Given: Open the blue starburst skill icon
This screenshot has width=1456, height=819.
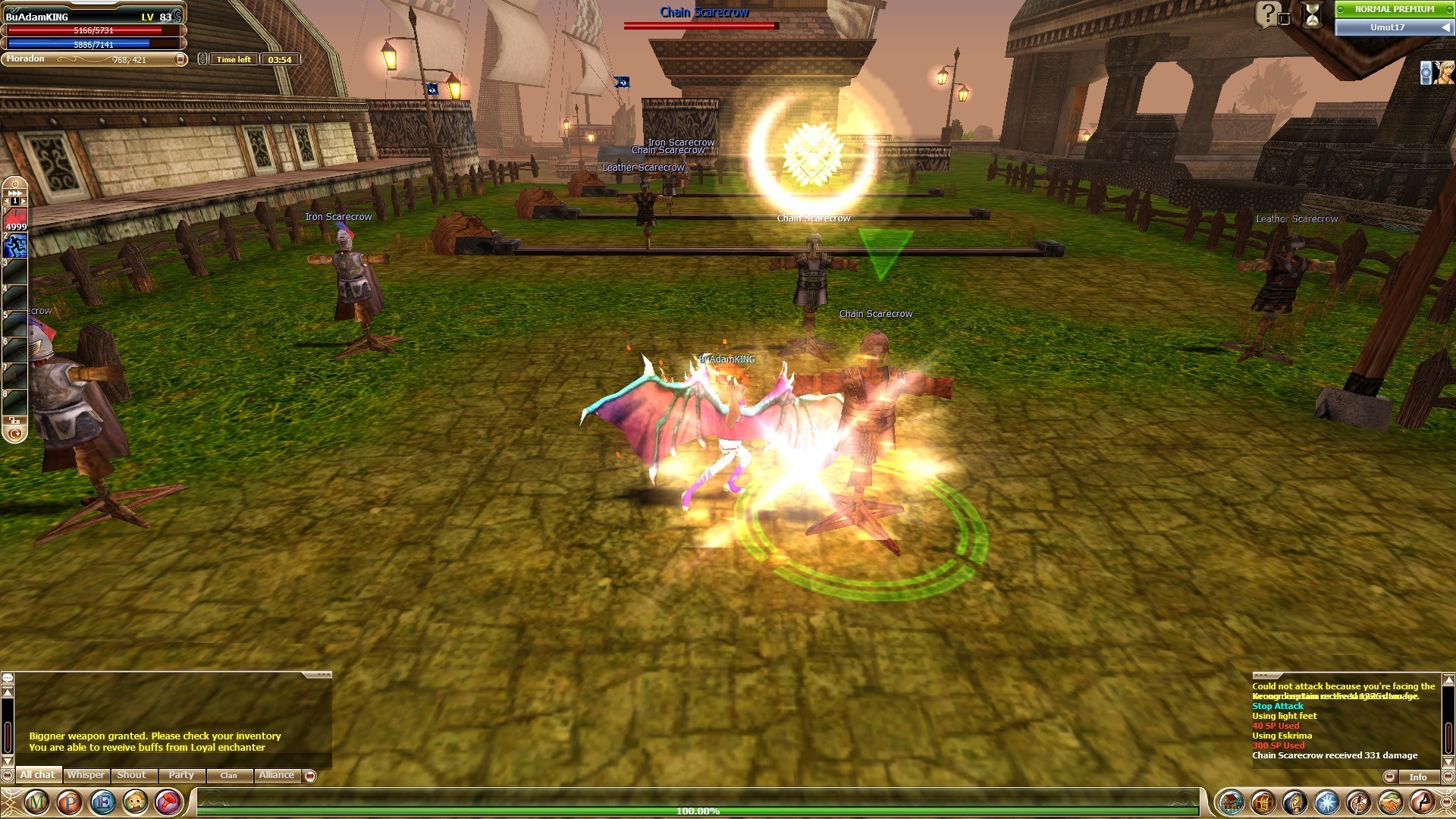Looking at the screenshot, I should click(x=1326, y=802).
